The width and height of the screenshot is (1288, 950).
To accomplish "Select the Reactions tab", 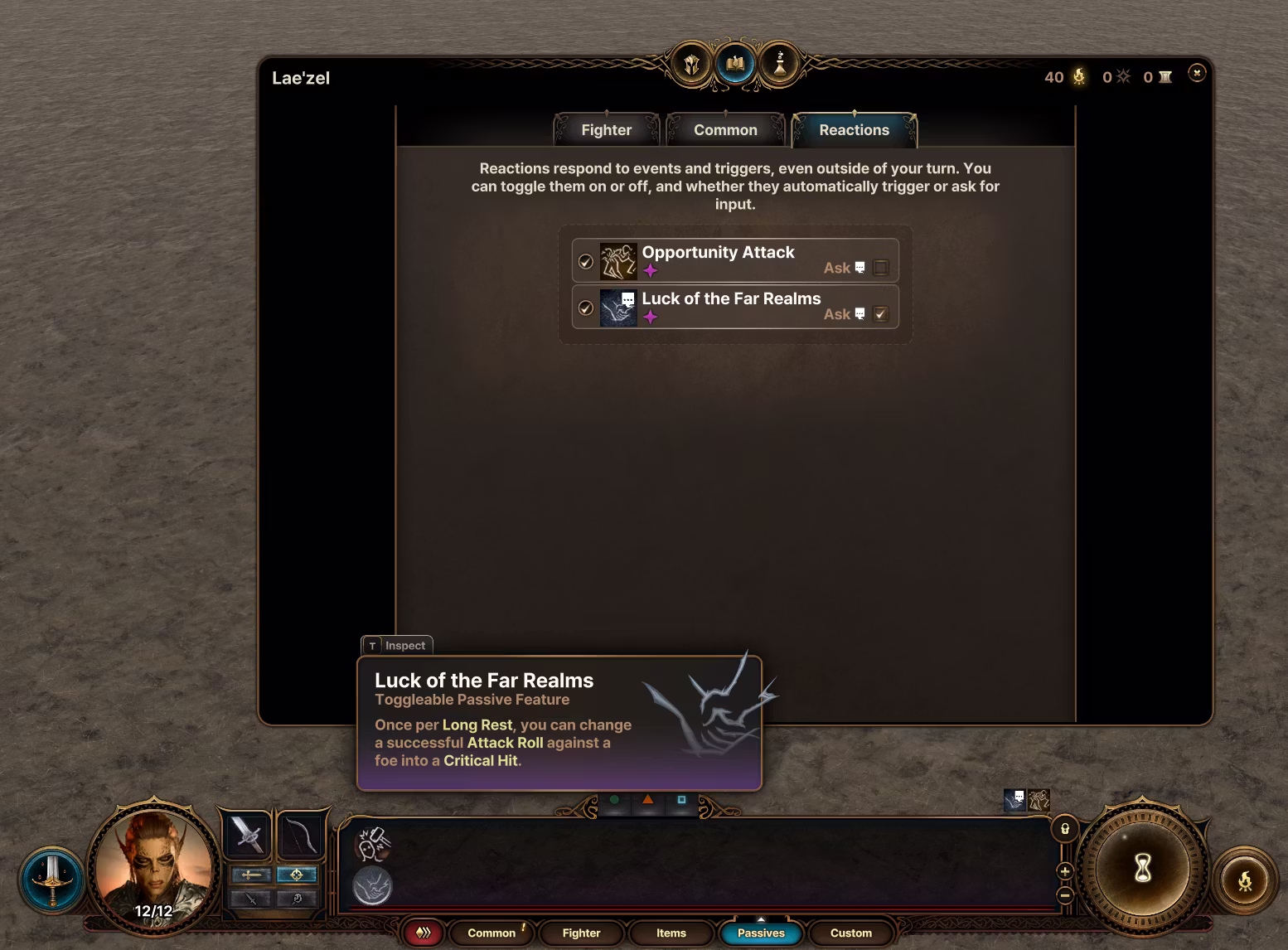I will pos(854,130).
